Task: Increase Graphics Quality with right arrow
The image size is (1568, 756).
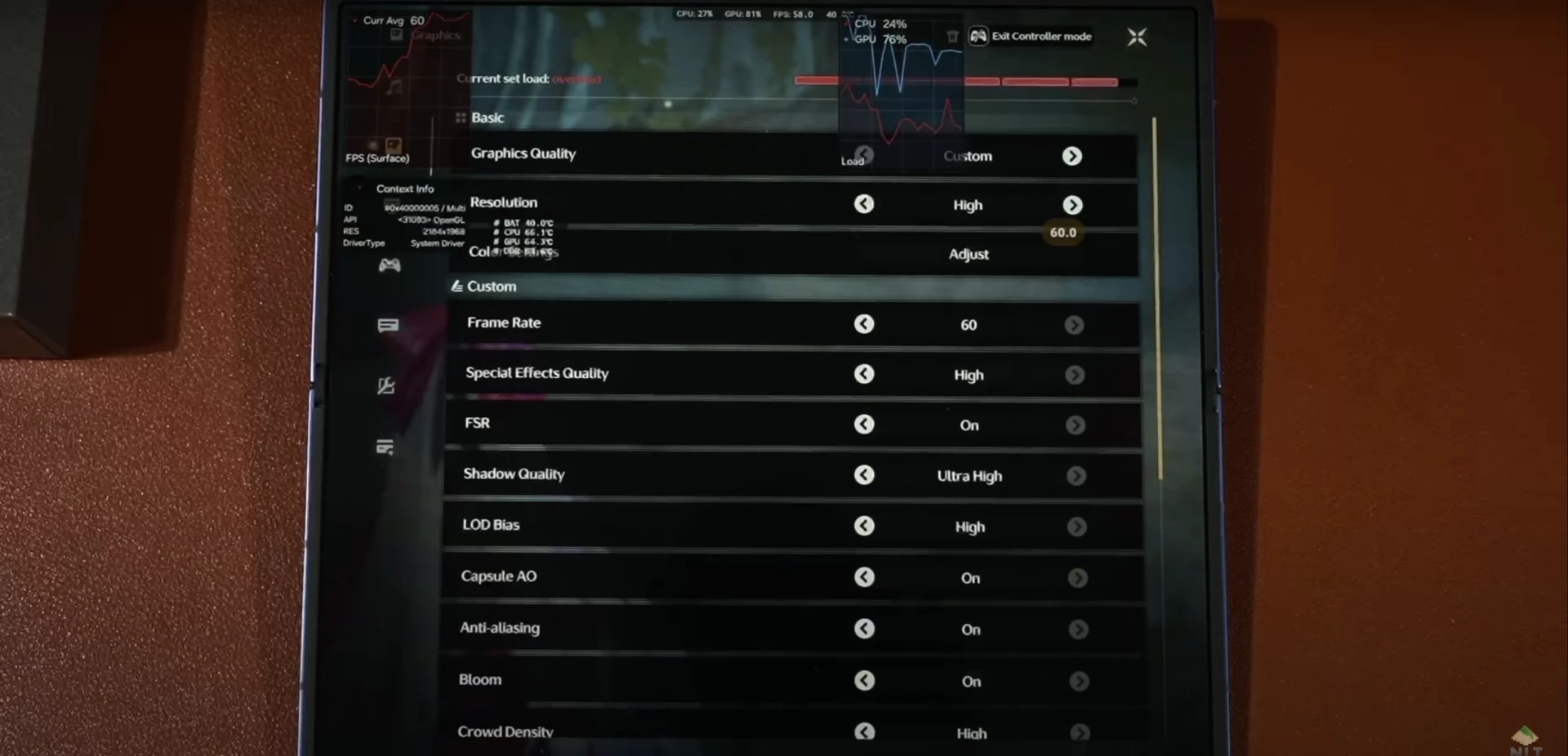Action: pos(1072,156)
